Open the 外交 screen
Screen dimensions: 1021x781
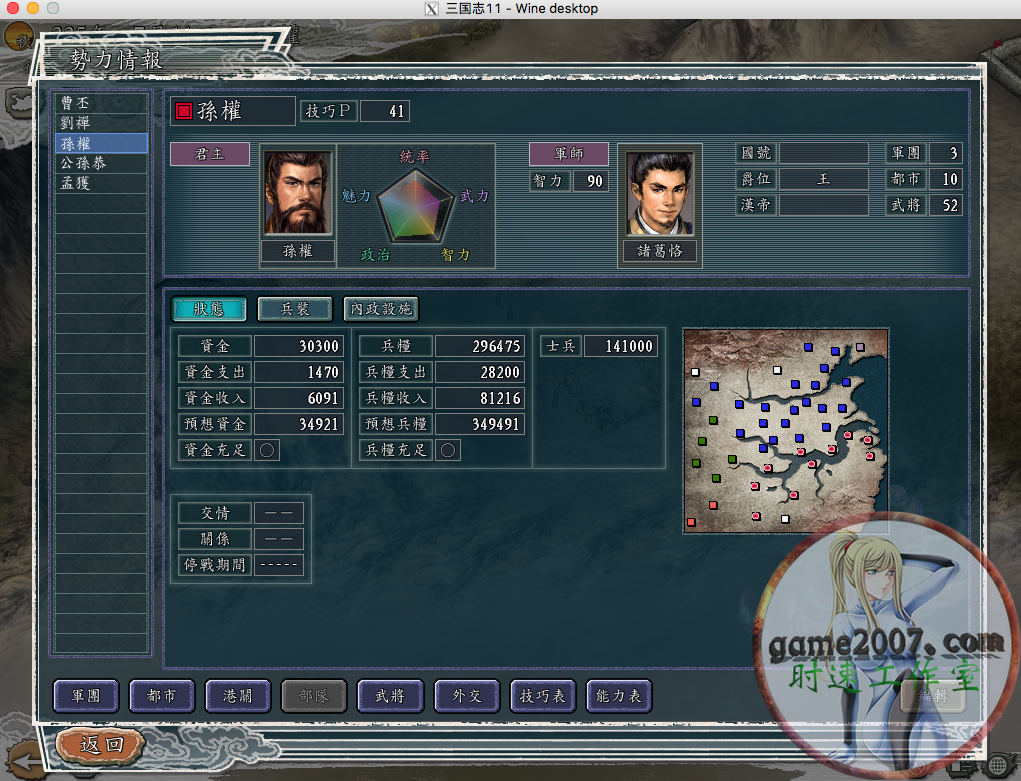click(x=466, y=696)
